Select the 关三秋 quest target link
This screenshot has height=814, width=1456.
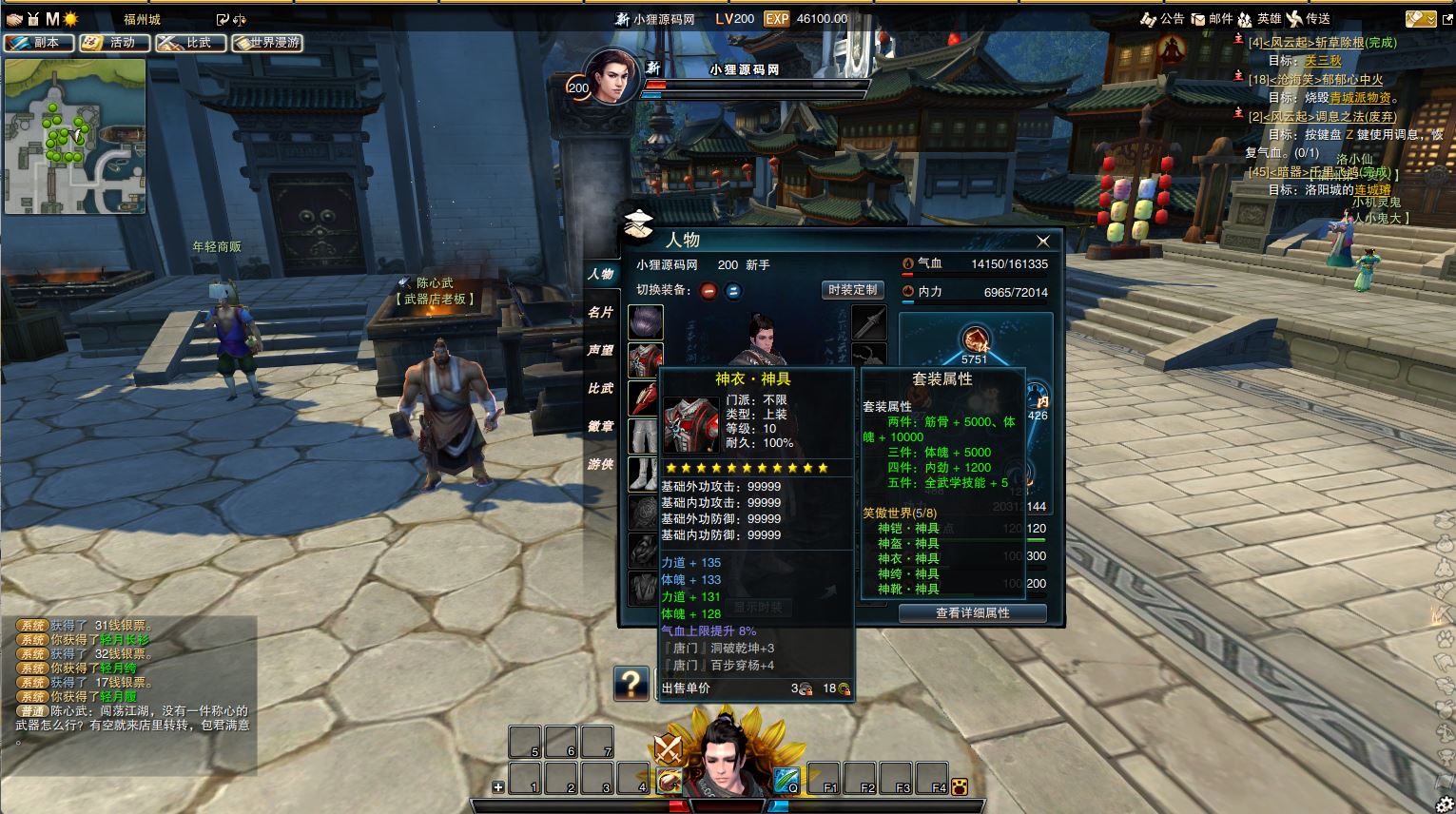1323,61
